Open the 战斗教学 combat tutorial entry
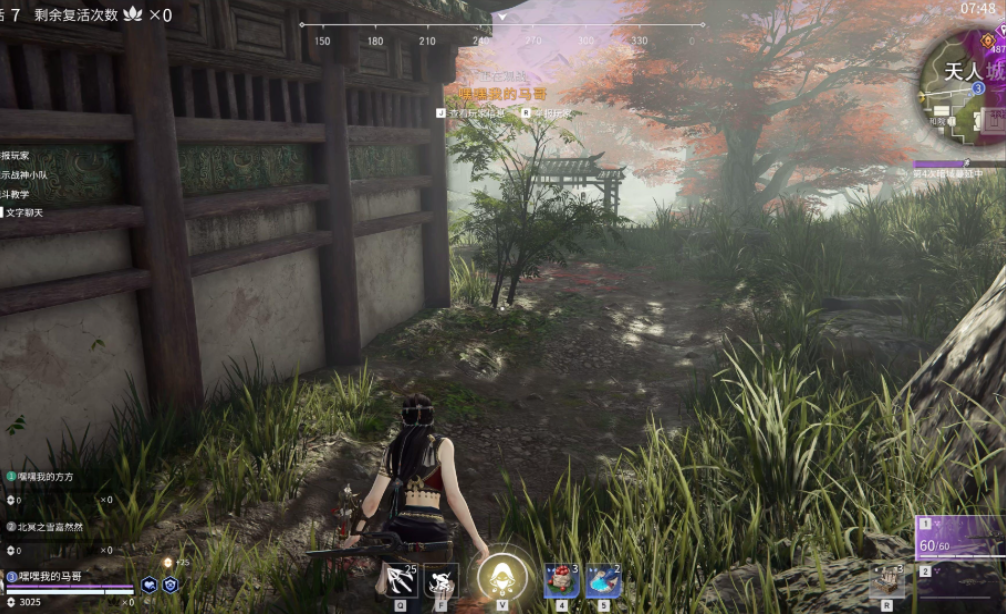This screenshot has width=1006, height=614. click(x=17, y=193)
